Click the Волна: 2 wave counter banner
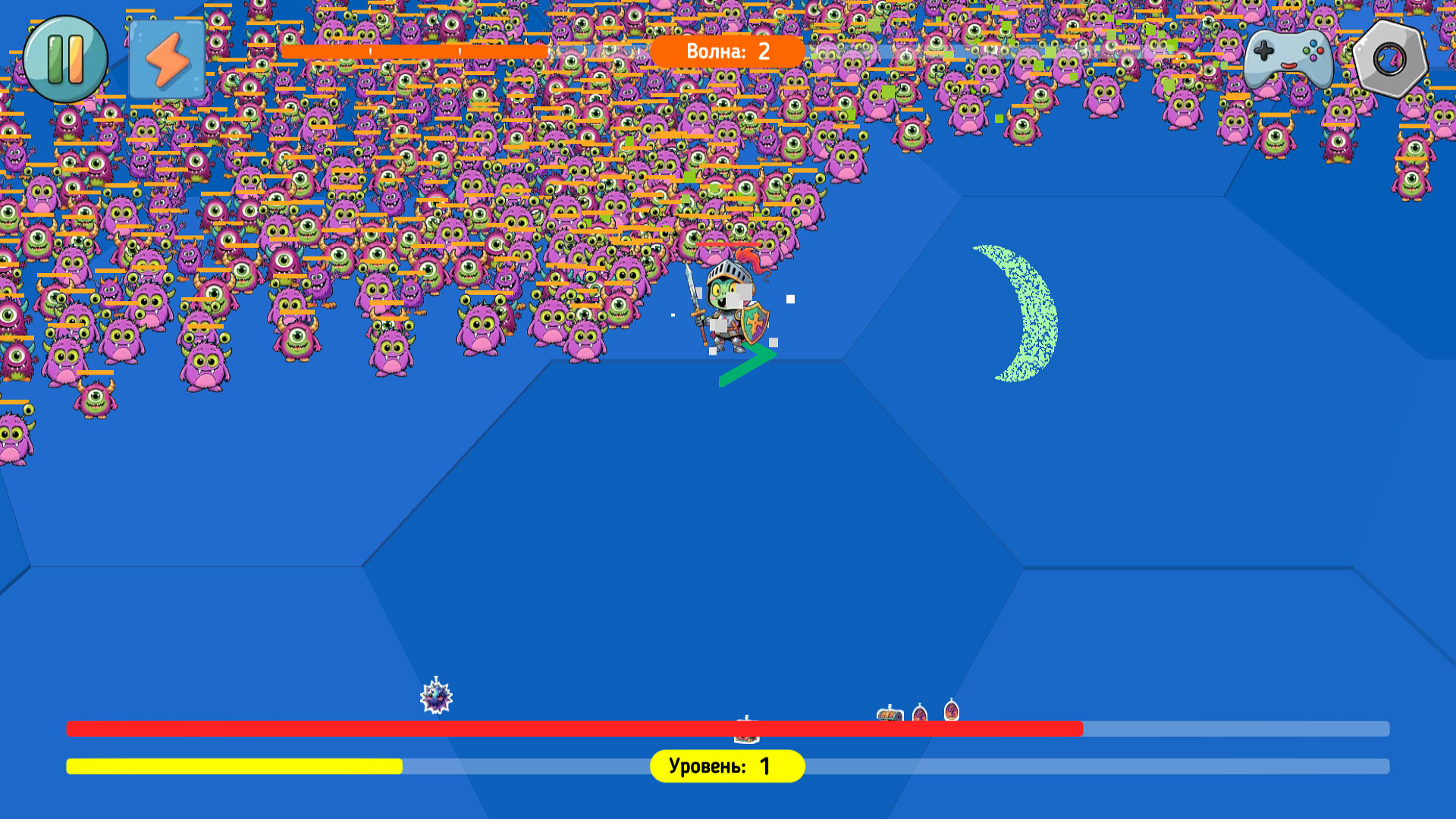This screenshot has height=819, width=1456. 726,52
